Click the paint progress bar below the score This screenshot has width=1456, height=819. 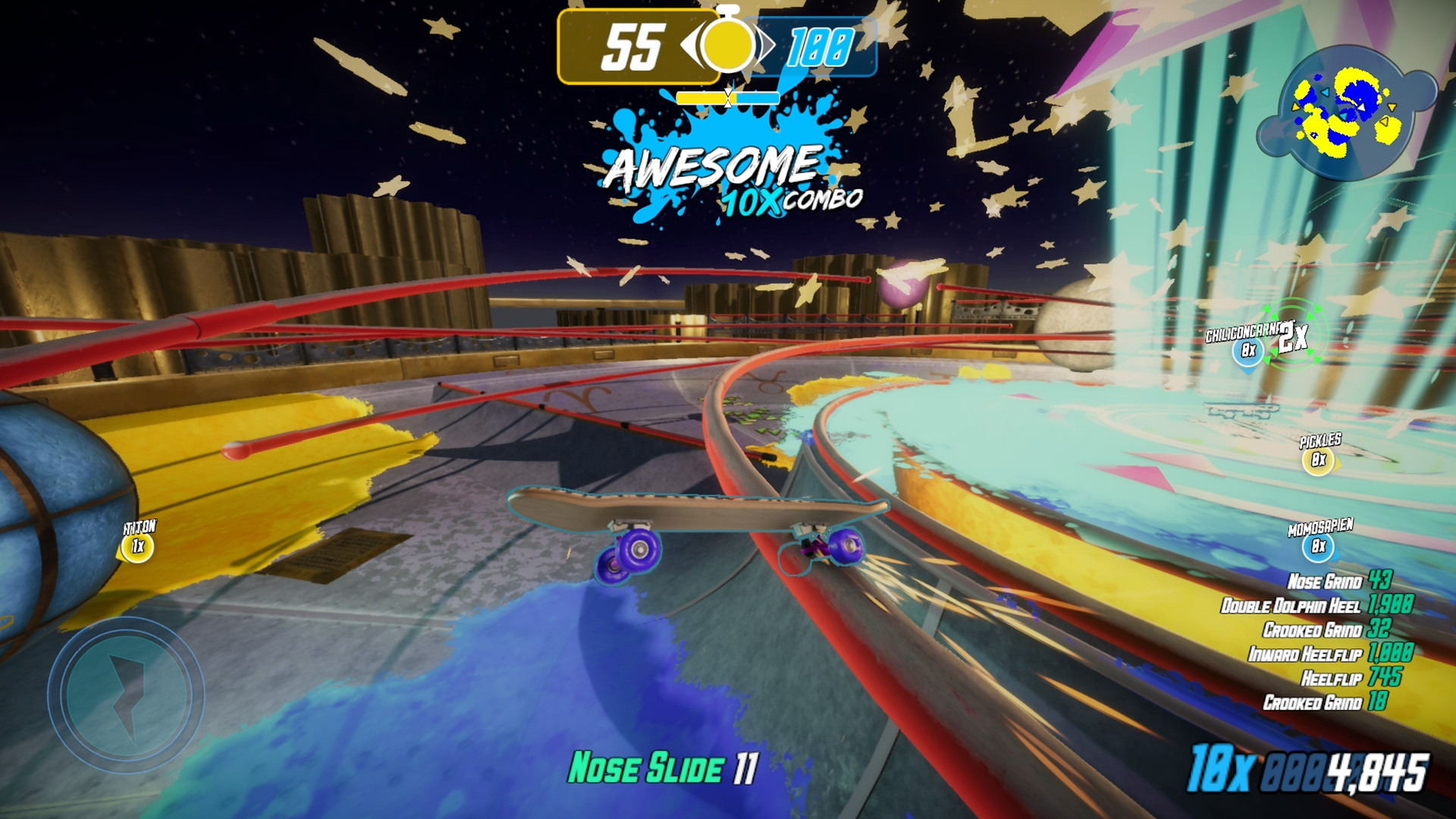729,96
